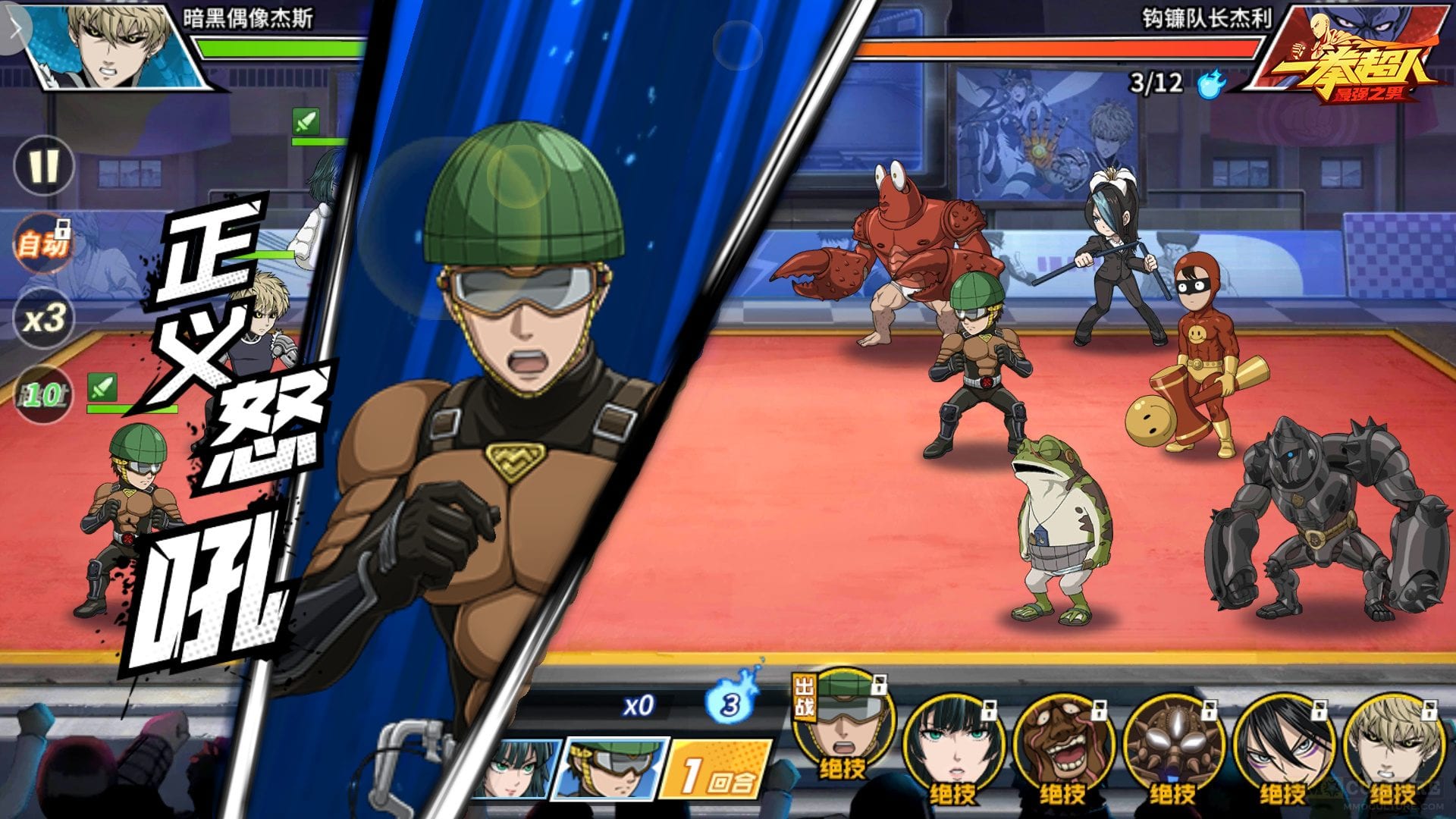
Task: Activate Mumen Rider's 绝技 skill portrait
Action: (x=843, y=720)
